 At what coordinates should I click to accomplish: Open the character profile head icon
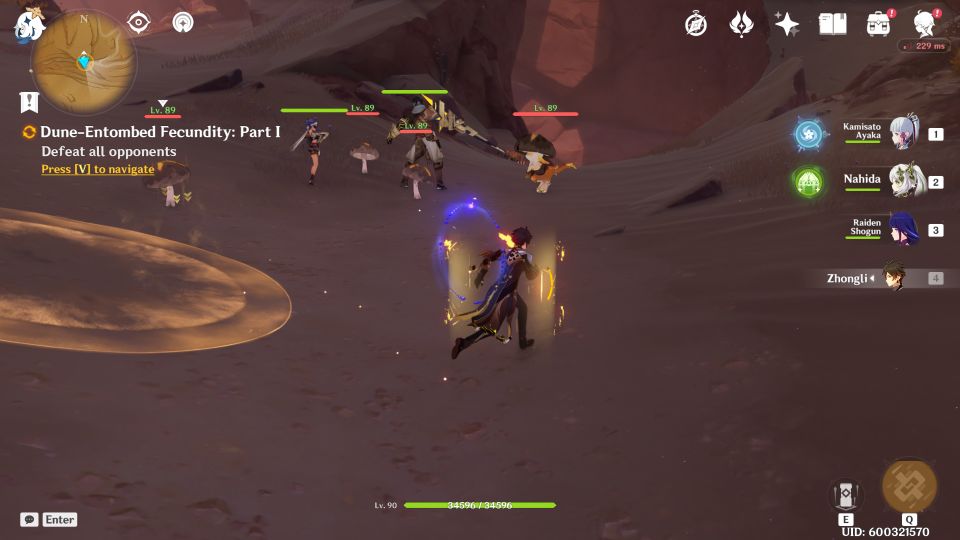point(925,24)
